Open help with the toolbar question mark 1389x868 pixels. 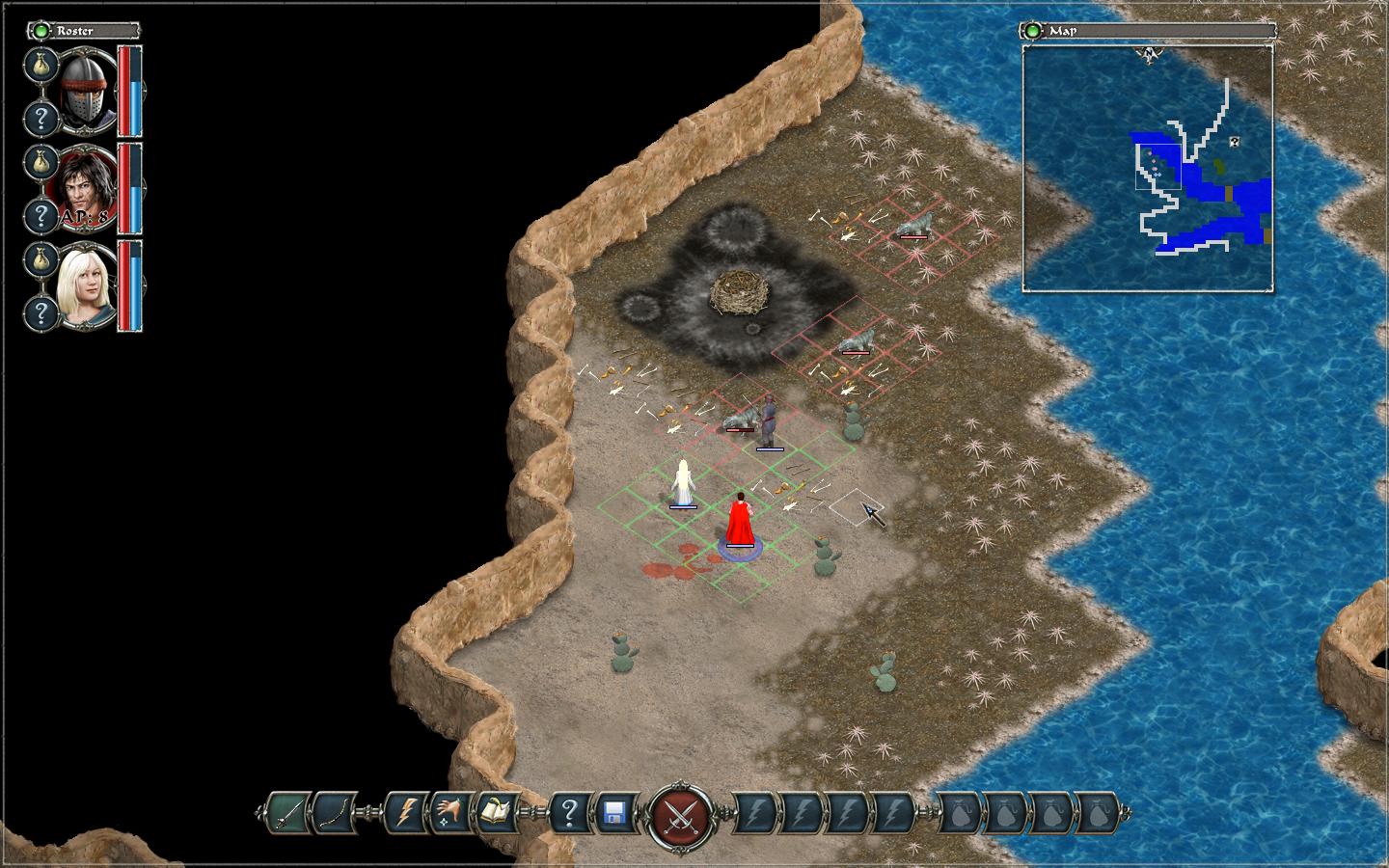[569, 813]
